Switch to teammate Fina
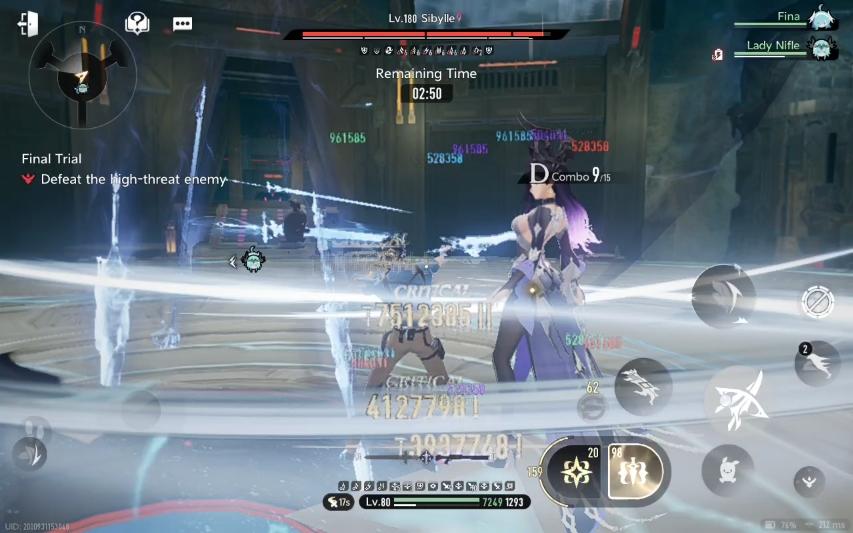 coord(820,18)
